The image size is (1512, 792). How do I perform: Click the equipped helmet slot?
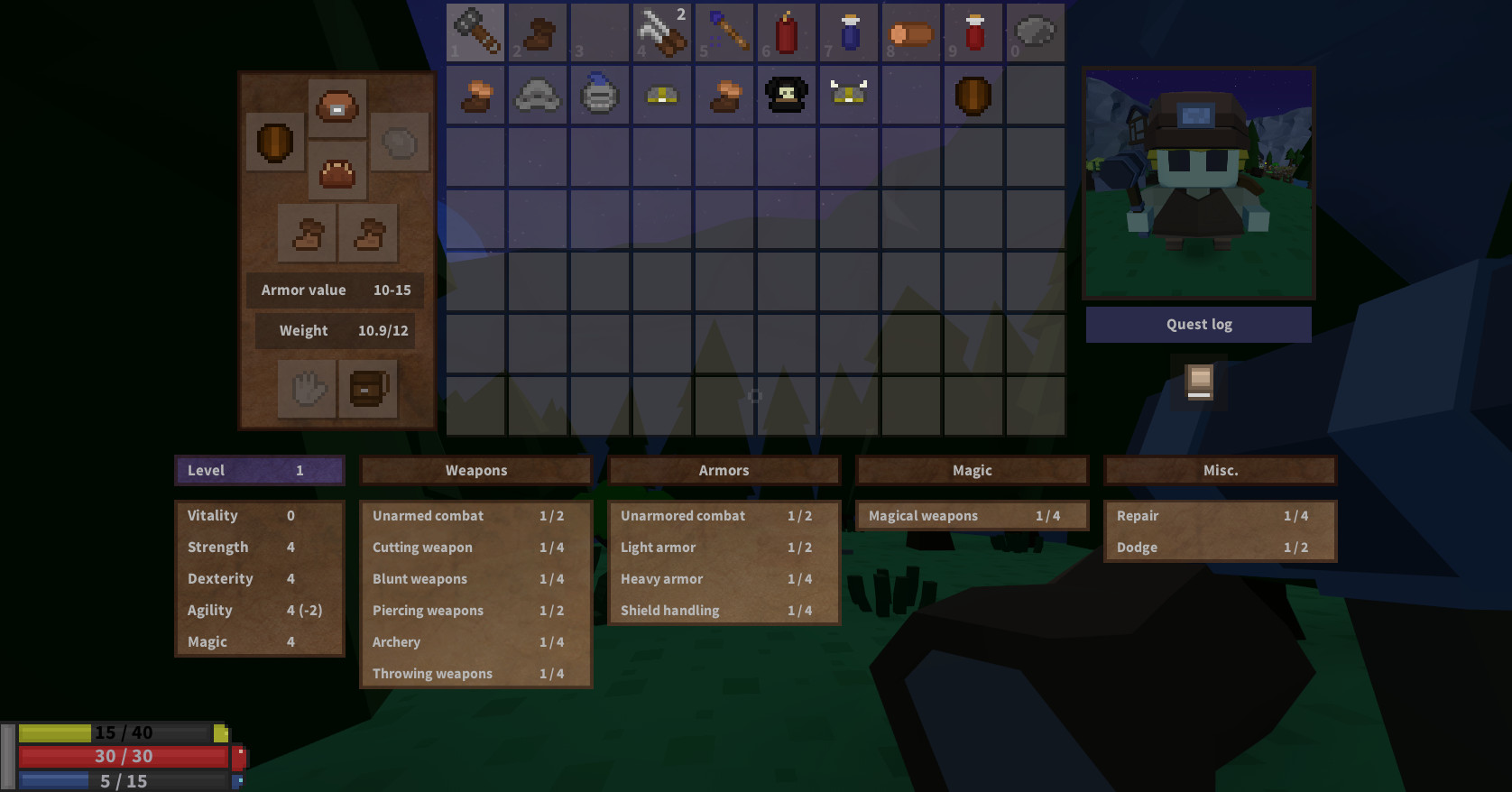click(x=337, y=106)
